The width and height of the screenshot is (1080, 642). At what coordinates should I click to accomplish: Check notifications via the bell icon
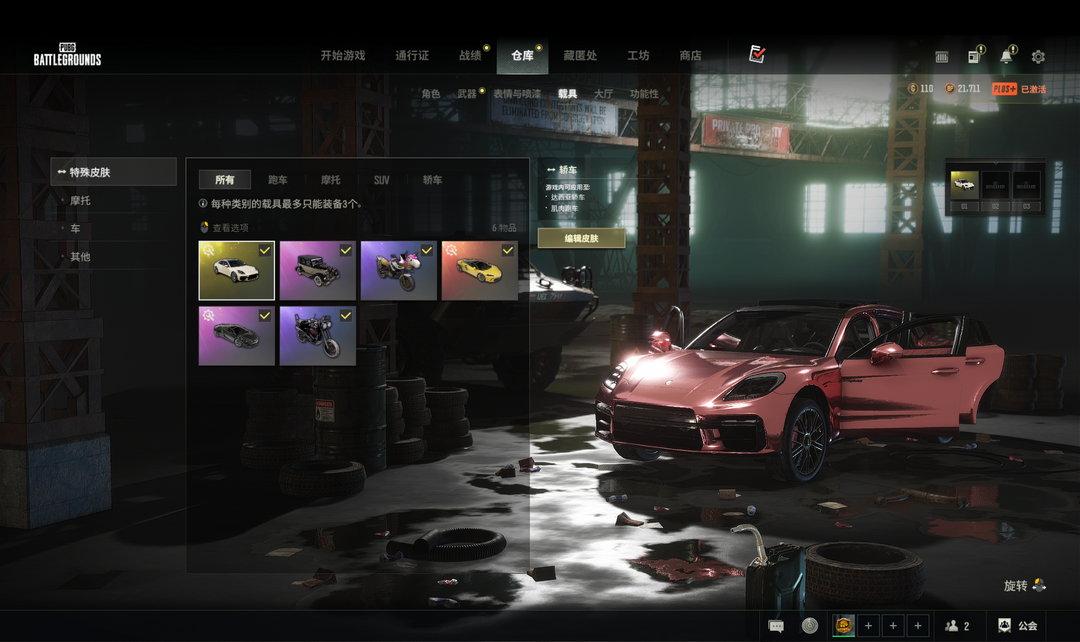(1005, 57)
